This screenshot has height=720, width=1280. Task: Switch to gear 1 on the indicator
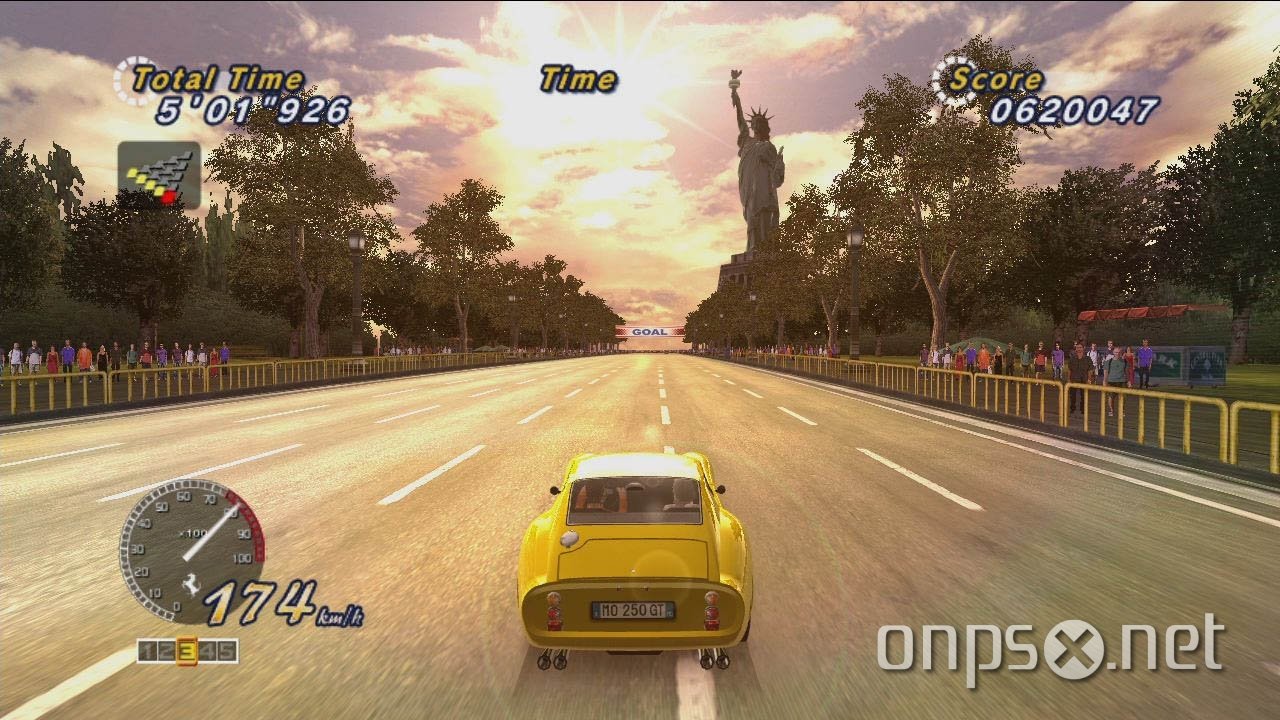(146, 650)
